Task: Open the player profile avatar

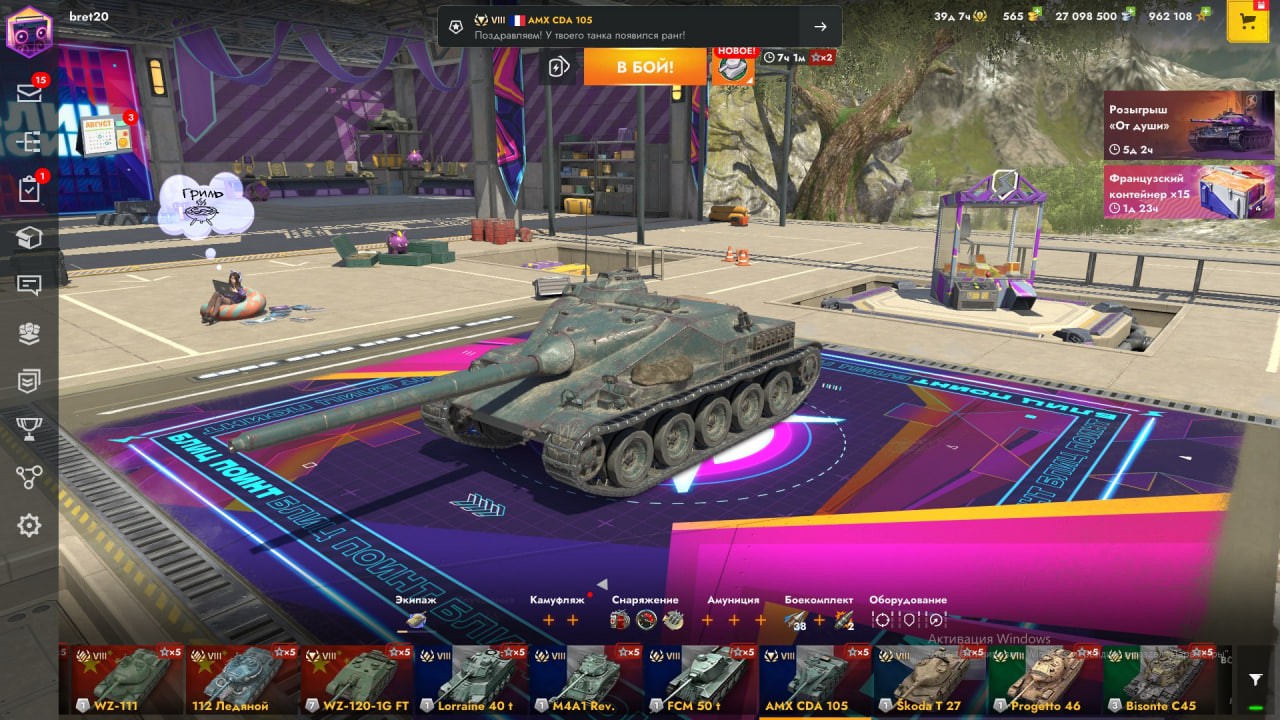Action: (28, 30)
